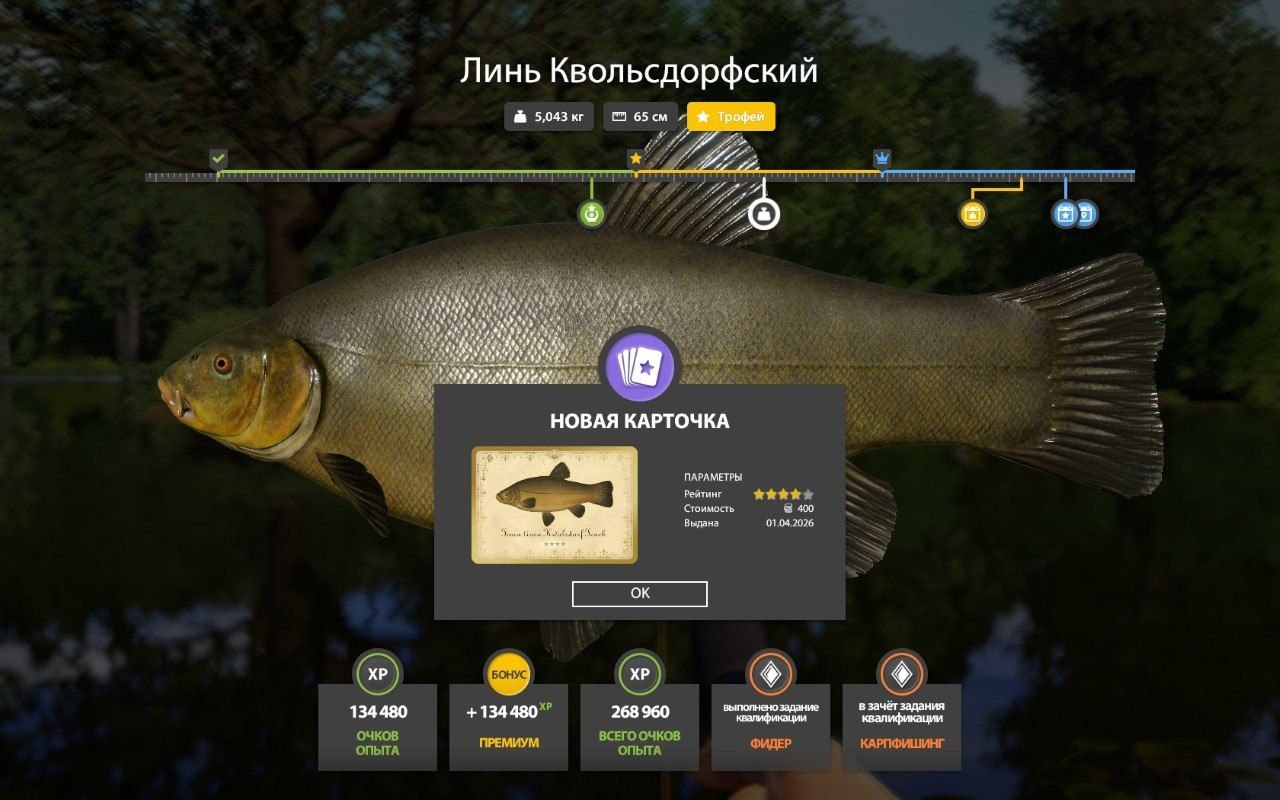This screenshot has width=1280, height=800.
Task: Click the green XP badge above 134 480
Action: coord(377,675)
